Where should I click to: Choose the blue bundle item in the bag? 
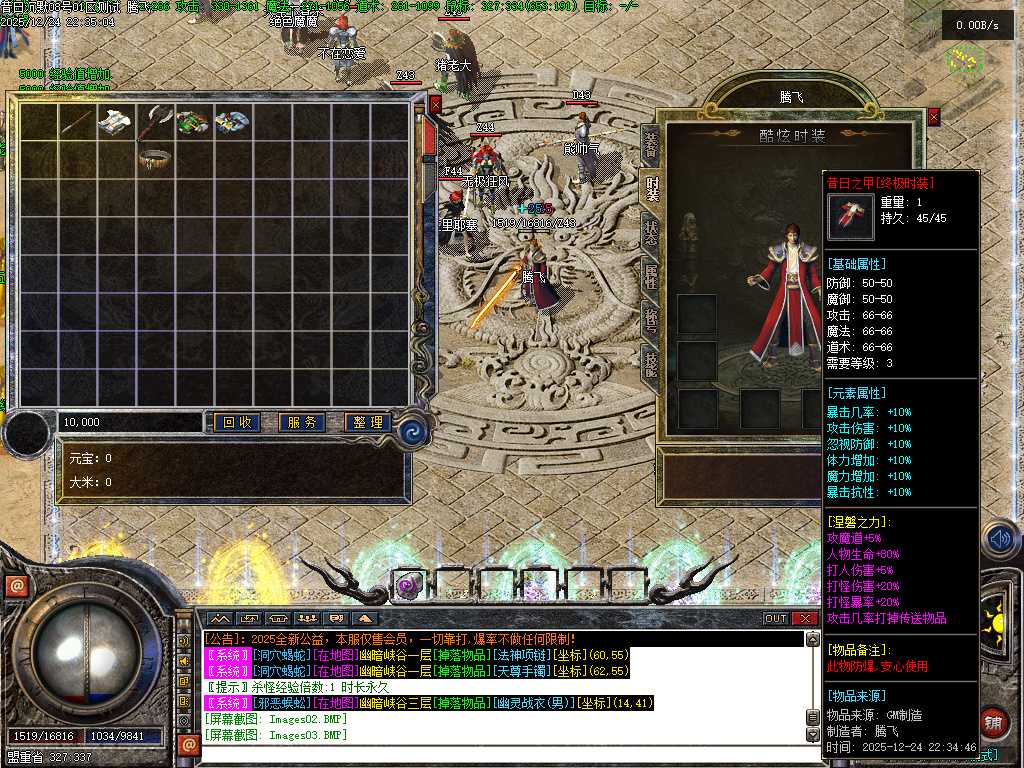(x=232, y=122)
